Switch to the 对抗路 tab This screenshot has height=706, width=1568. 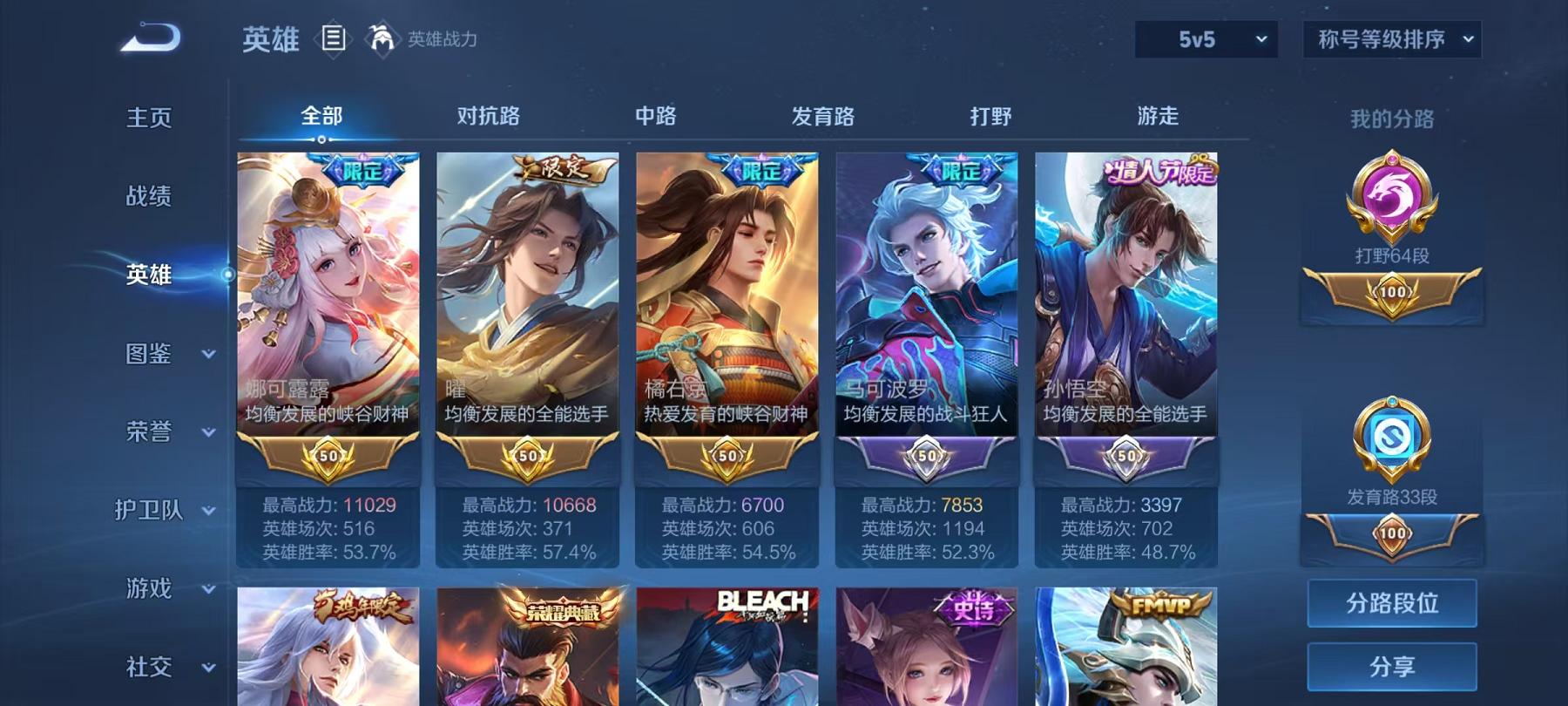point(486,115)
